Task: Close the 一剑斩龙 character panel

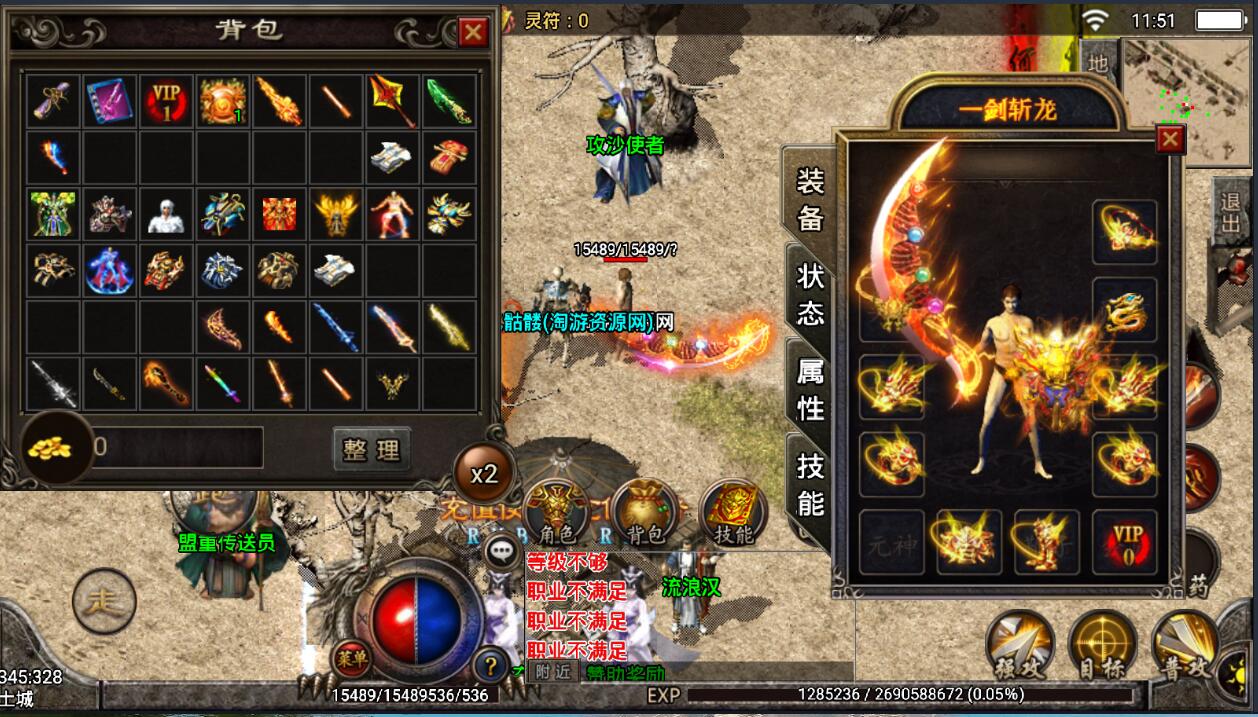Action: (x=1169, y=139)
